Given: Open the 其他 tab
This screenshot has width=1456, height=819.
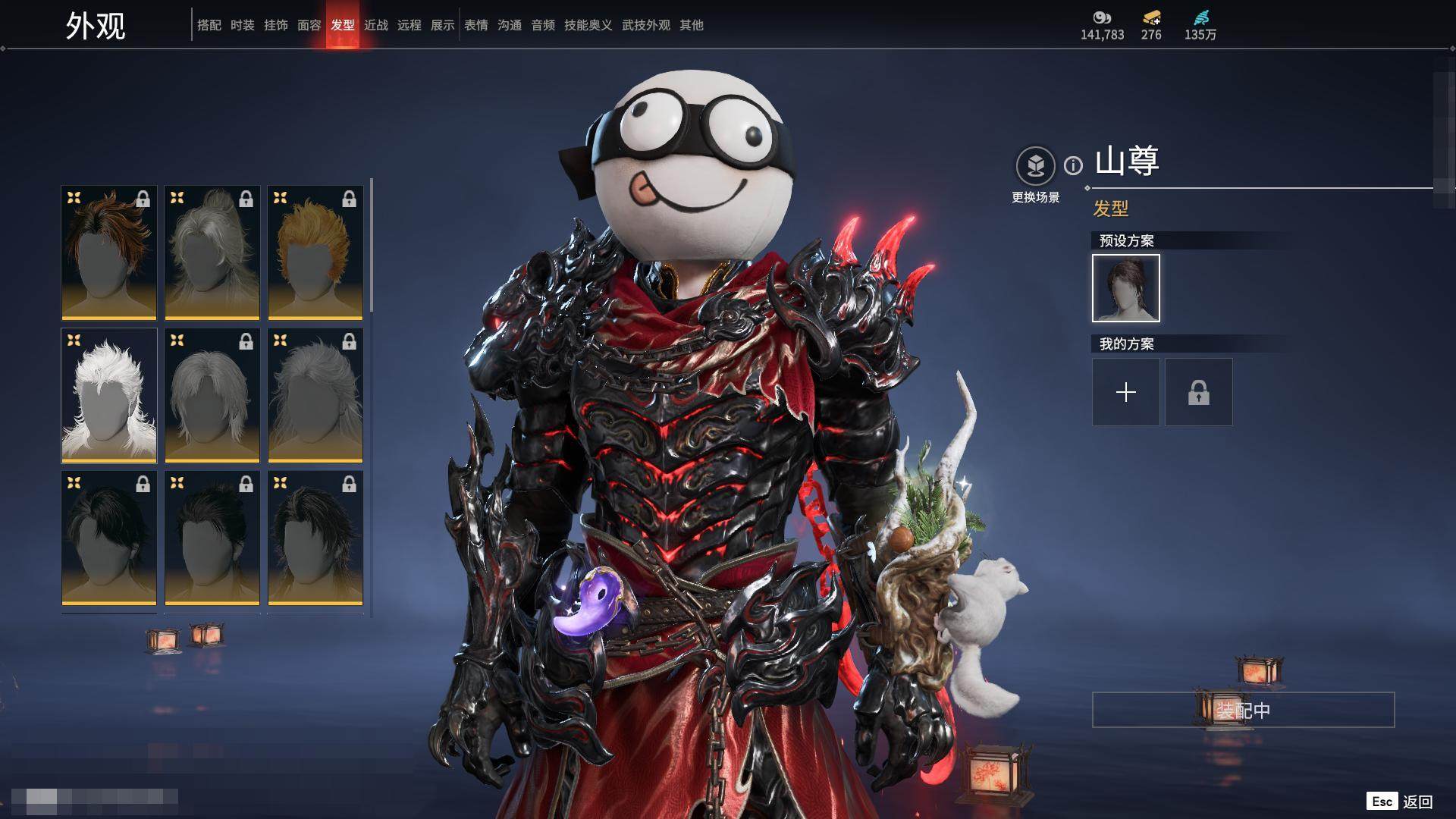Looking at the screenshot, I should point(691,25).
